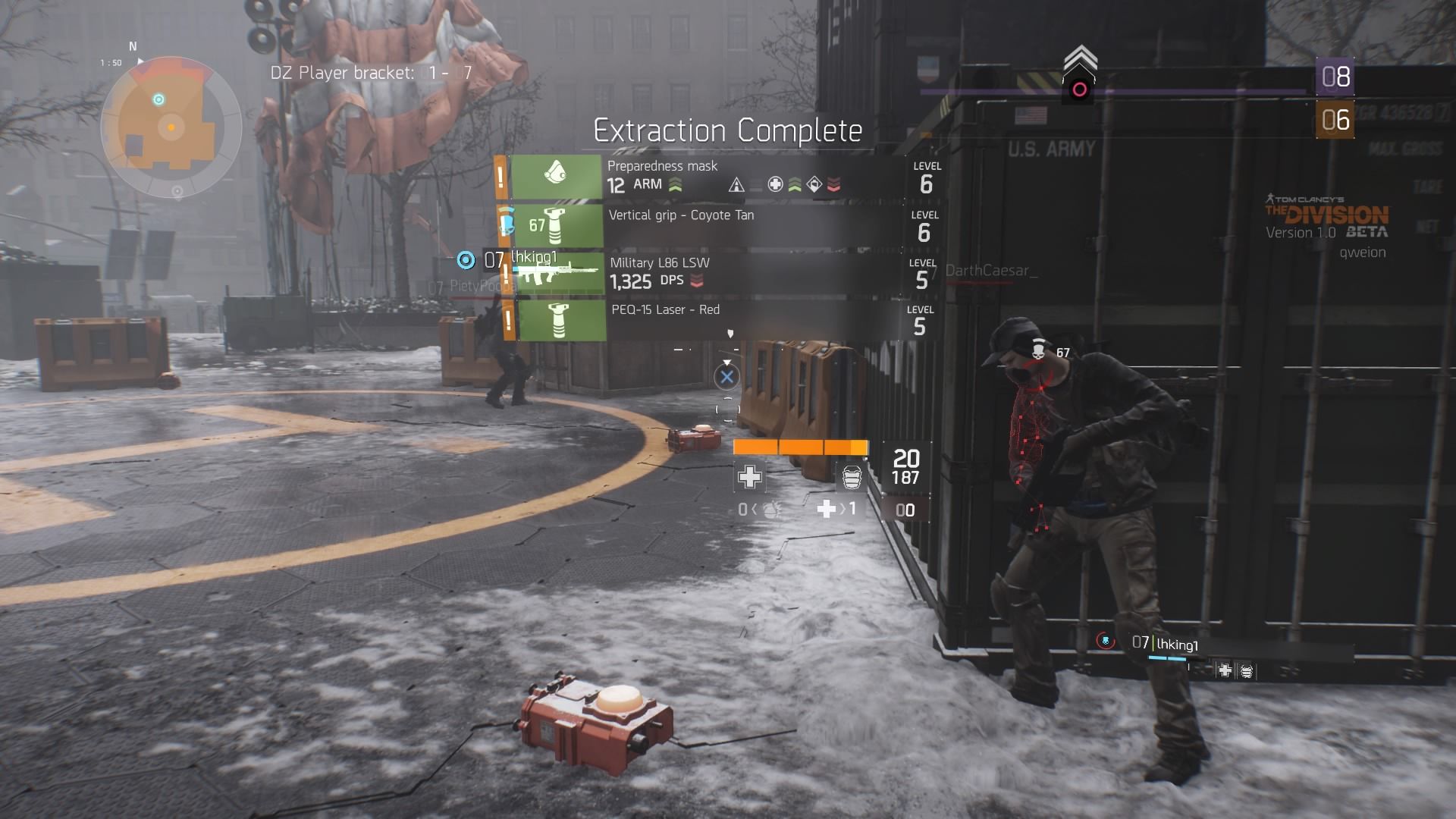
Task: Pick the PEQ-15 Laser - Red item
Action: tap(705, 320)
